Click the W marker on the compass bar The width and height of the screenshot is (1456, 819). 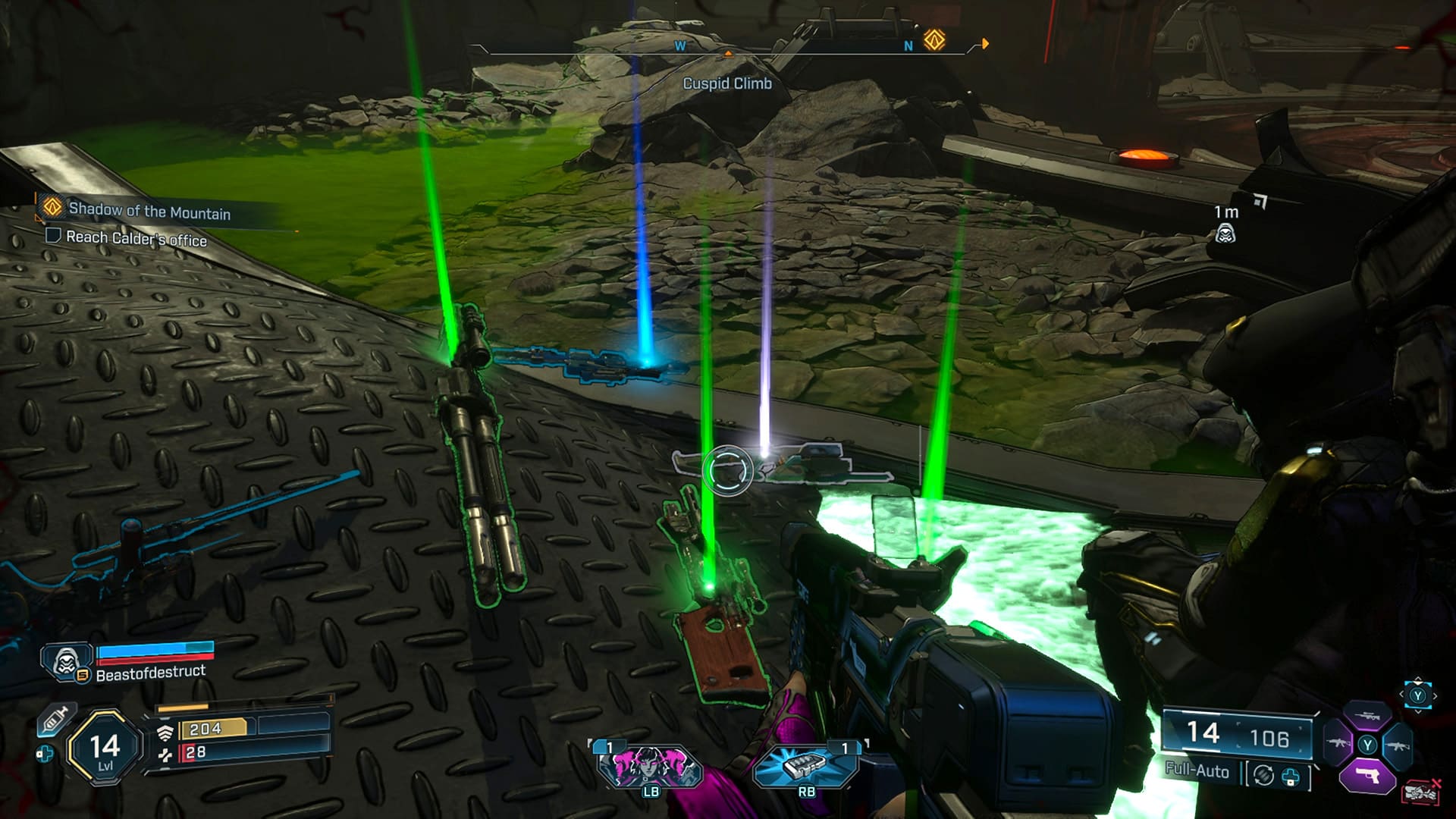680,45
